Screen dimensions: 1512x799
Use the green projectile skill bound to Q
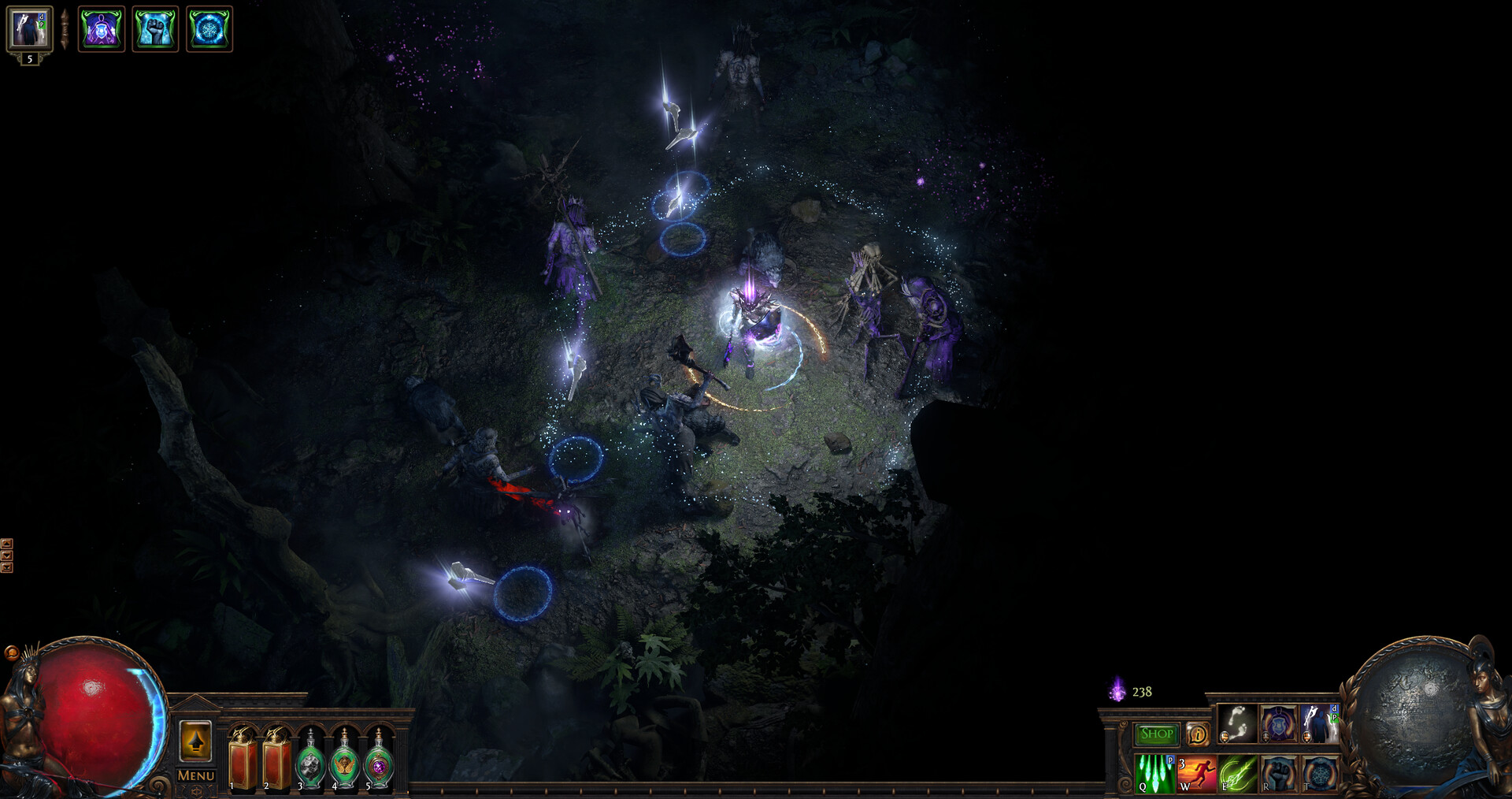coord(1154,776)
